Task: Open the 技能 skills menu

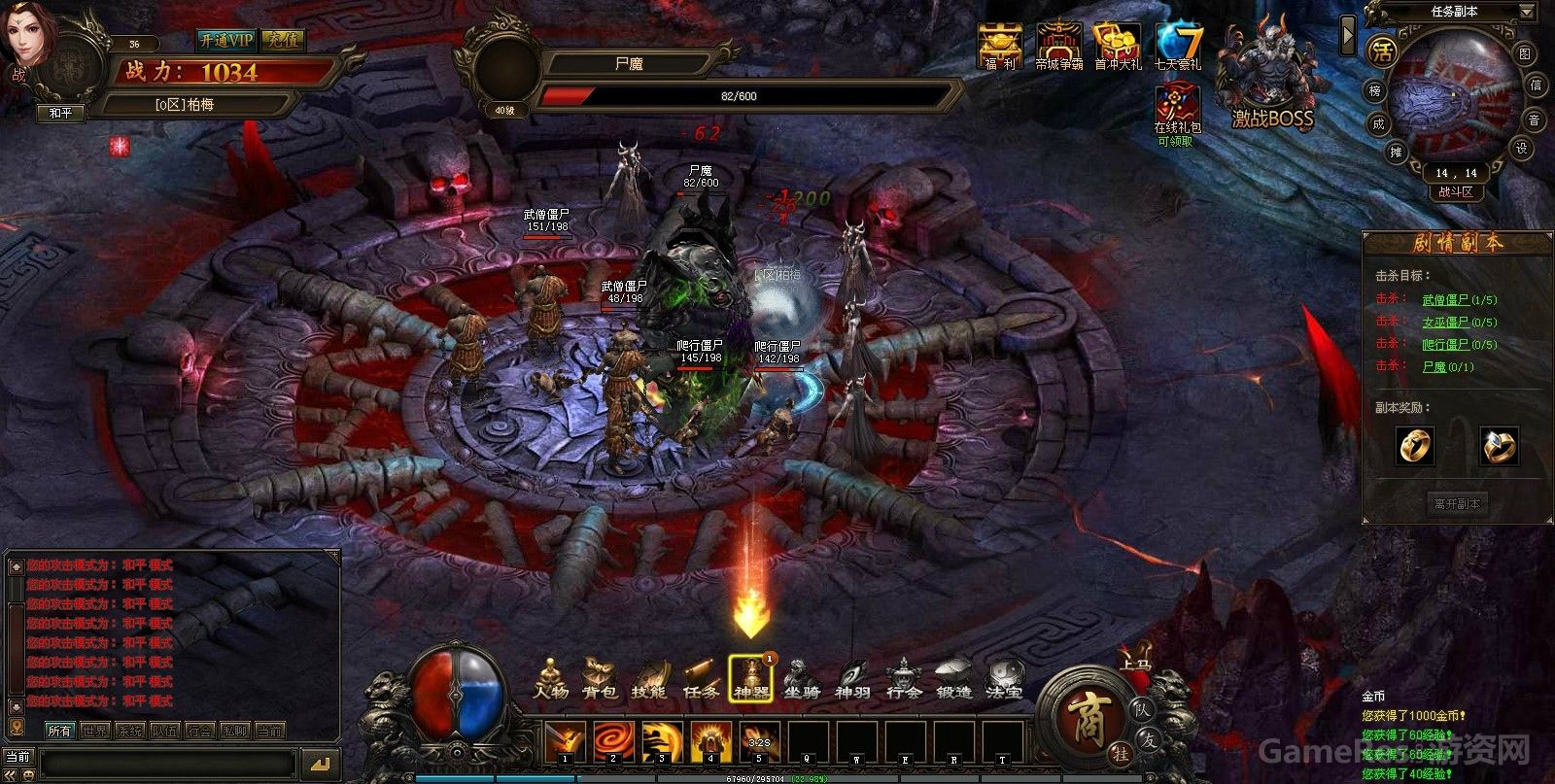Action: pyautogui.click(x=649, y=679)
